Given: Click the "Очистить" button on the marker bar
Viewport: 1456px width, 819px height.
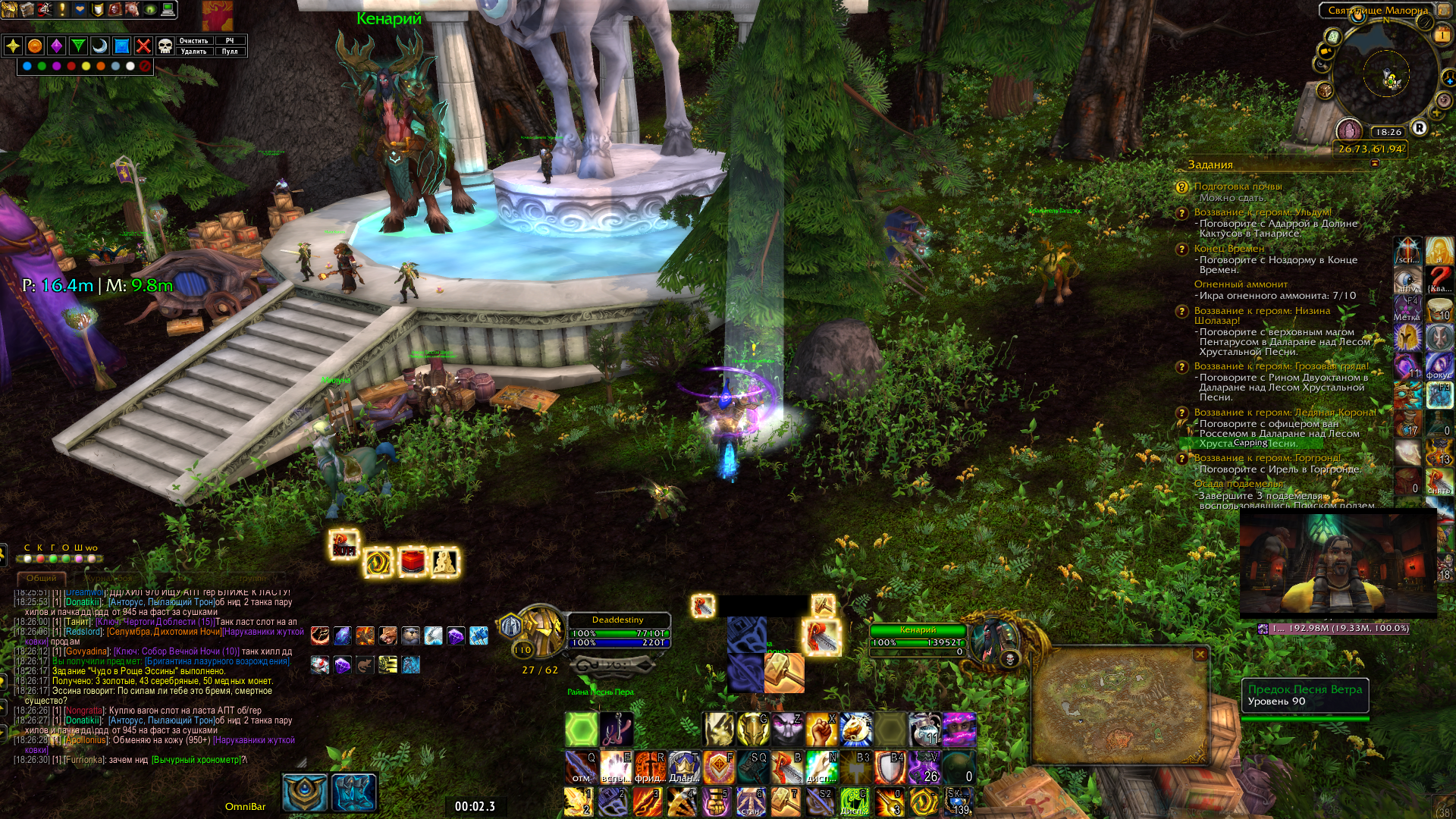Looking at the screenshot, I should click(193, 41).
